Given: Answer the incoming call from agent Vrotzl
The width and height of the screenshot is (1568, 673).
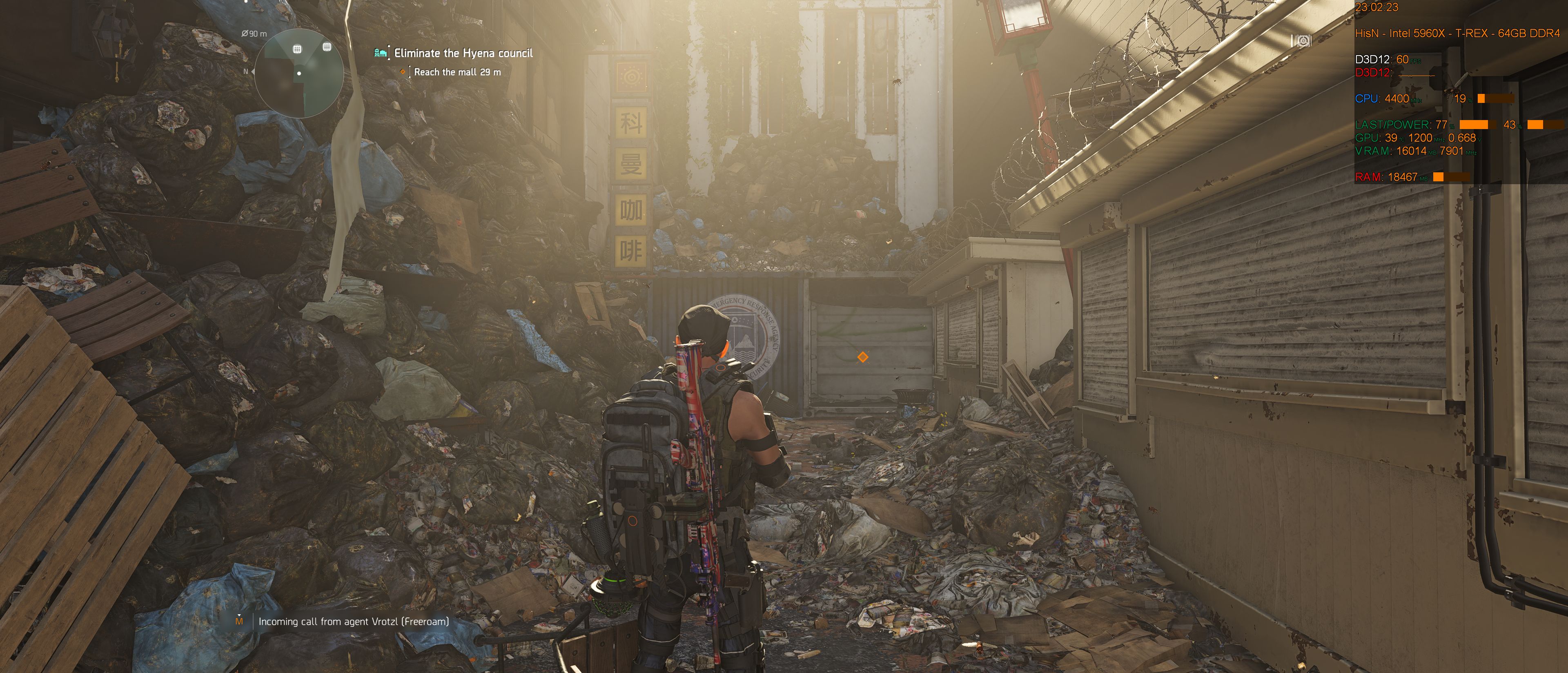Looking at the screenshot, I should (x=353, y=621).
